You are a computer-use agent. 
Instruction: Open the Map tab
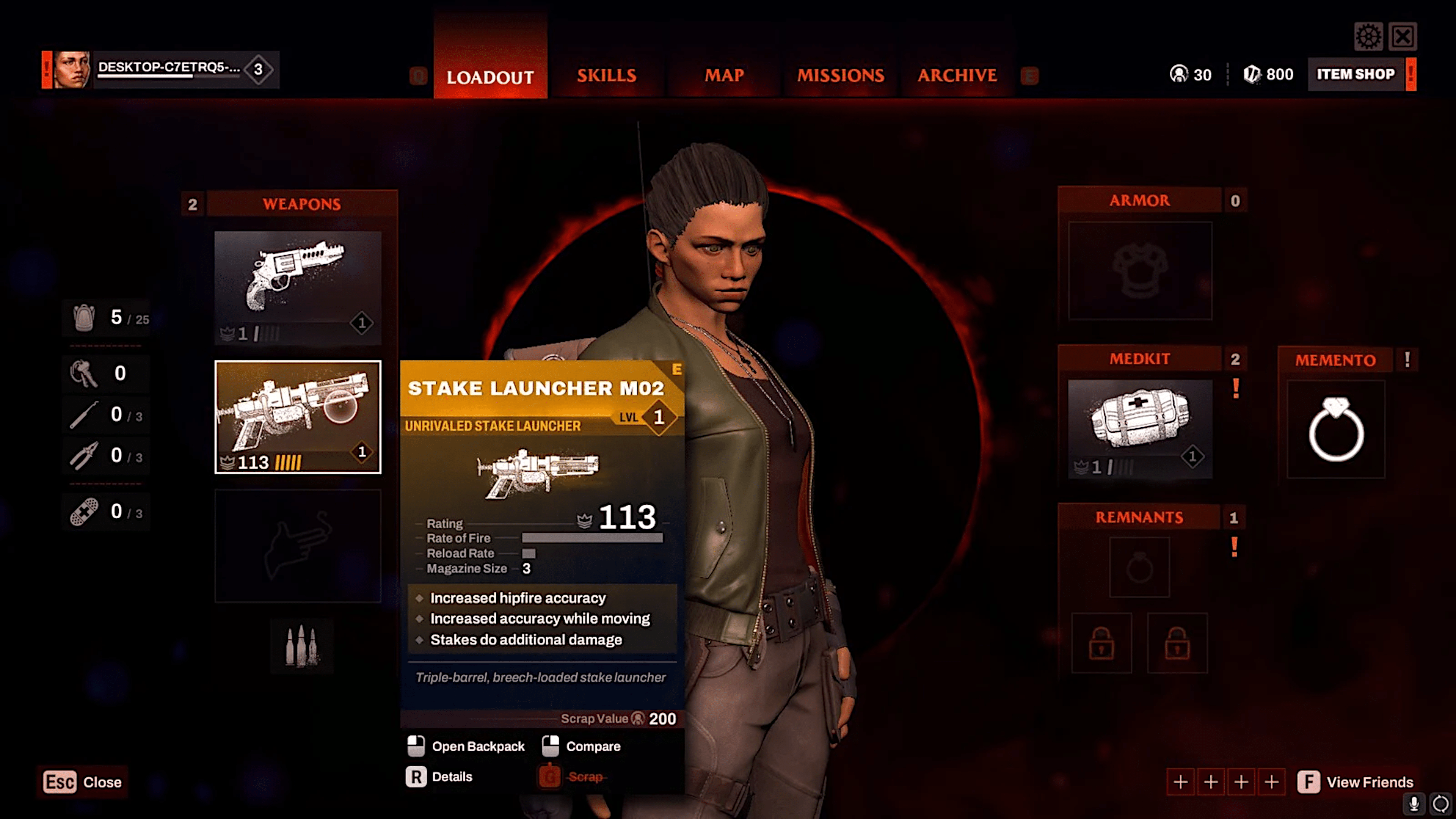click(724, 75)
